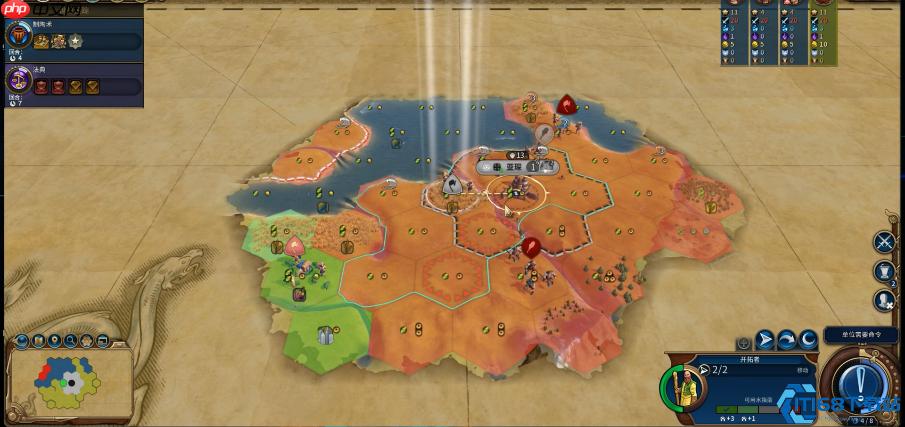Put the unit to sleep with moon icon
The width and height of the screenshot is (905, 427).
(807, 340)
